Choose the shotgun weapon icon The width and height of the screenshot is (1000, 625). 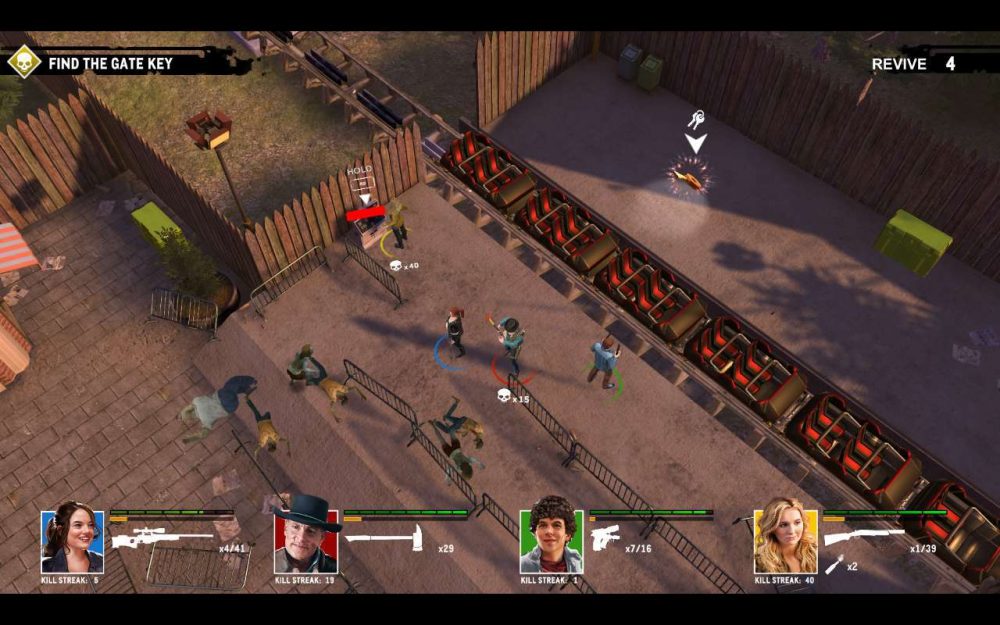864,537
